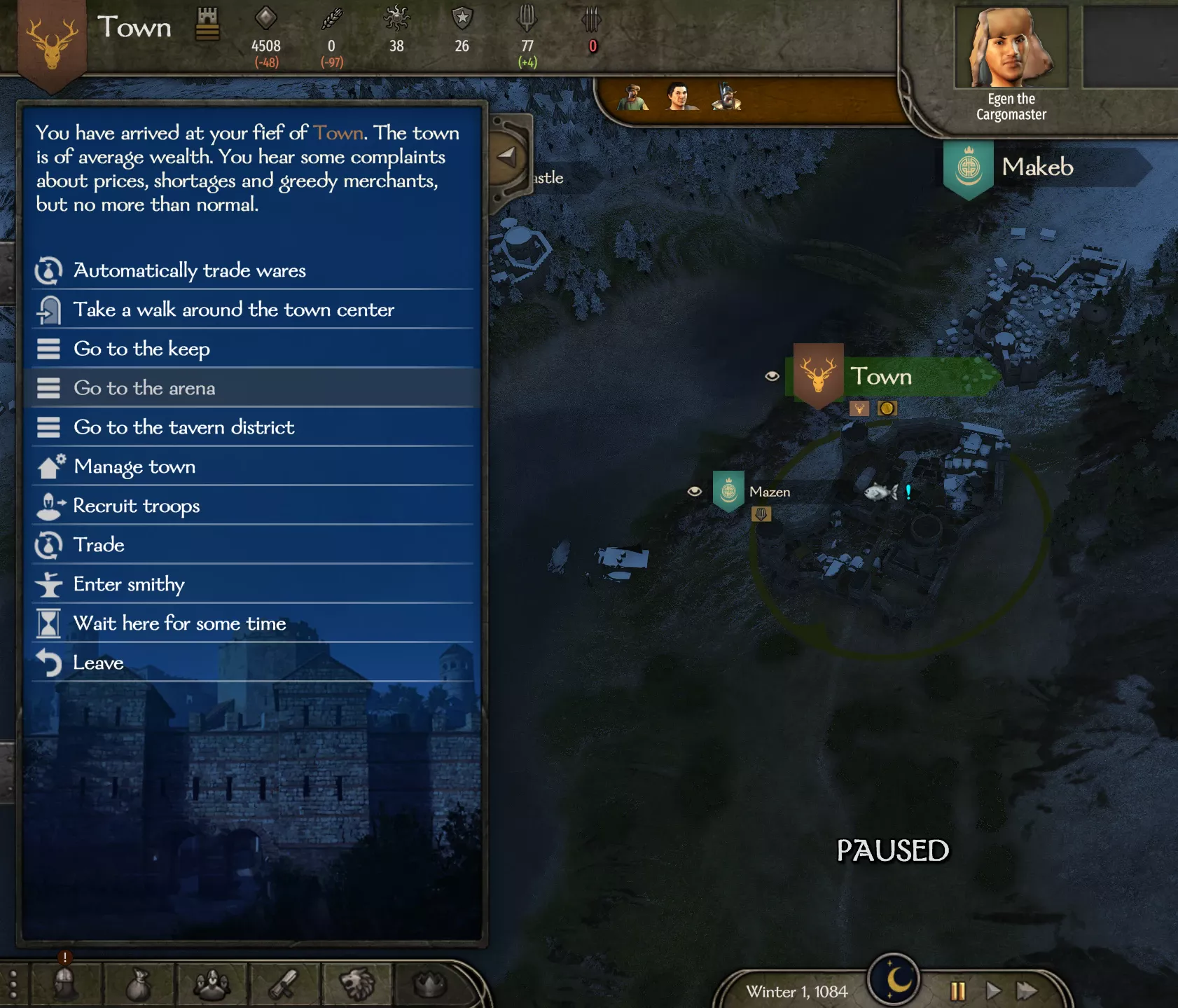Select Wait here for some time
Screen dimensions: 1178x1008
pos(179,623)
